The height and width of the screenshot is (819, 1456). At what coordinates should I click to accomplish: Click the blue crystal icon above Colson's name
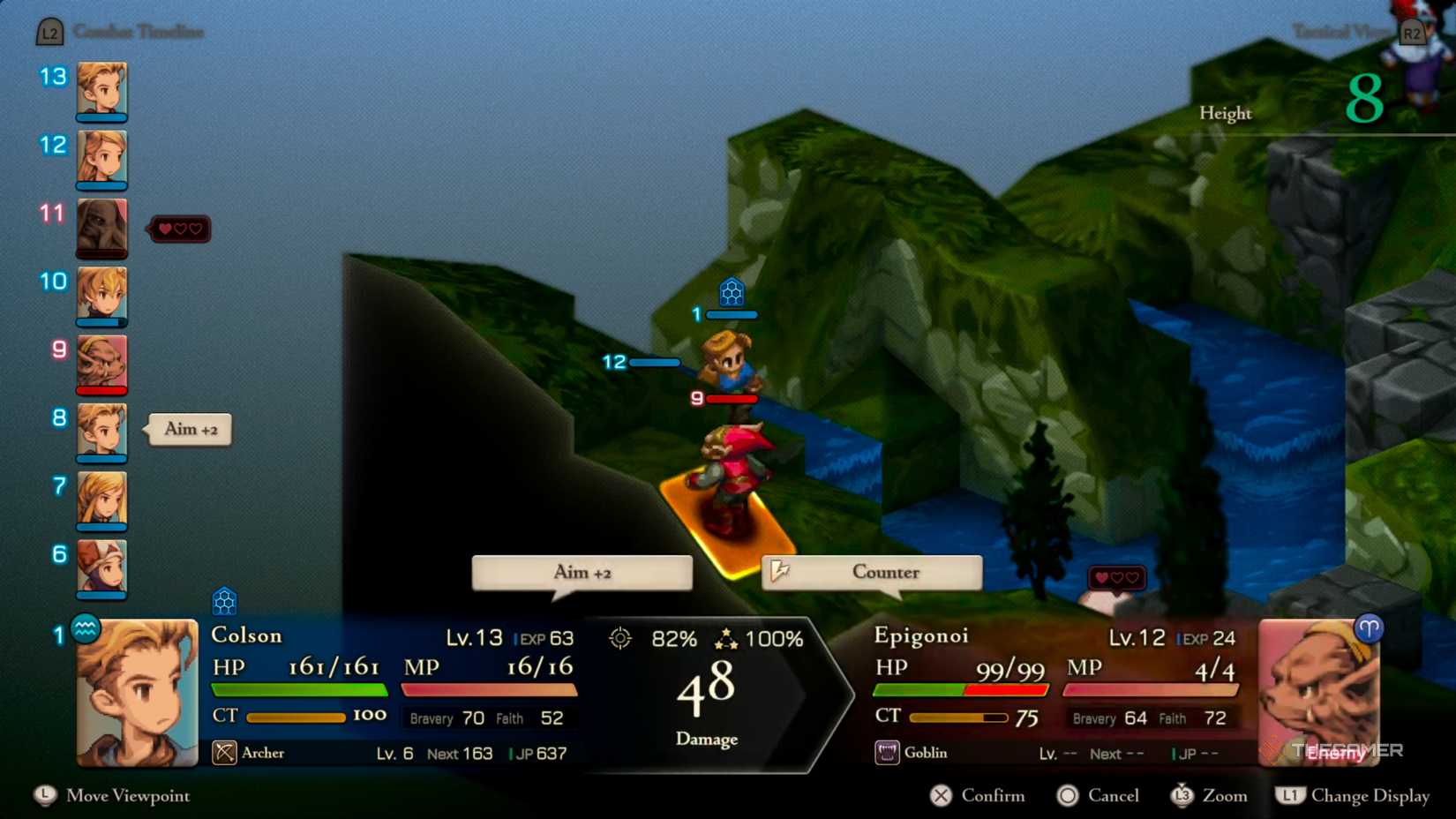click(x=224, y=602)
